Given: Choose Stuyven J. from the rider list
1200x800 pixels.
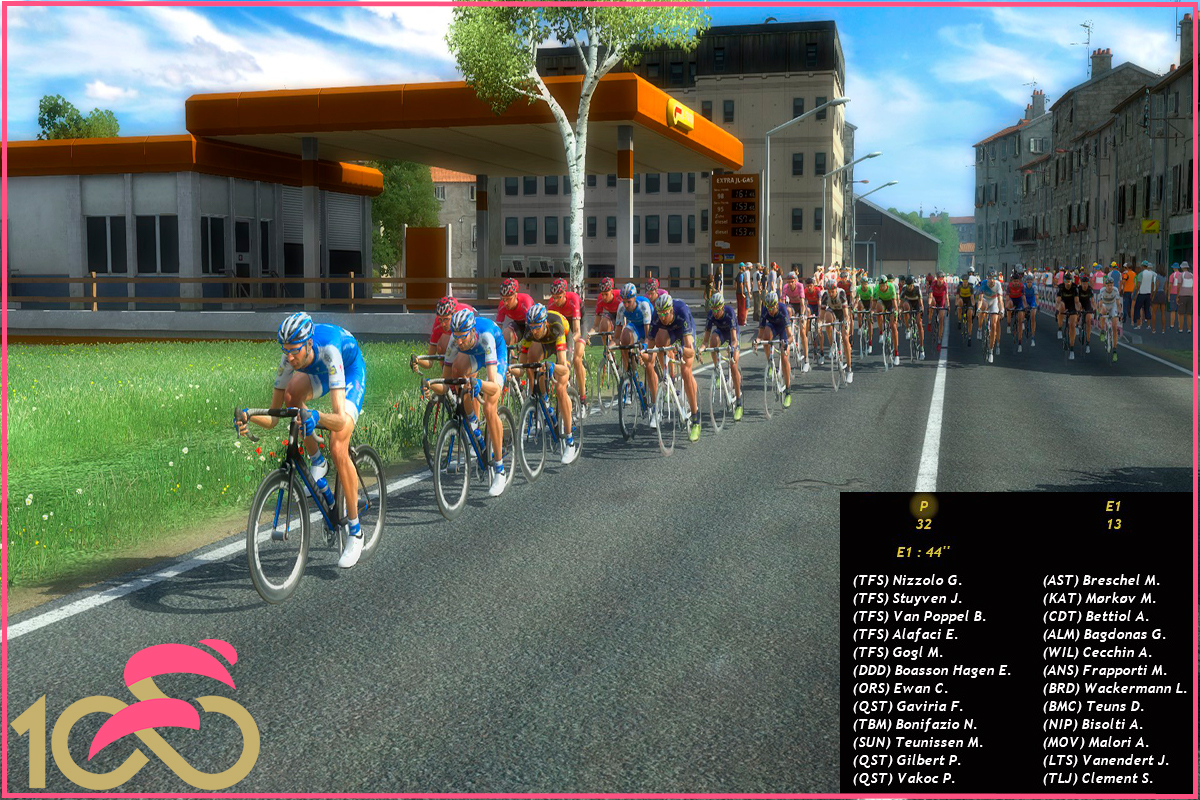Looking at the screenshot, I should point(907,598).
